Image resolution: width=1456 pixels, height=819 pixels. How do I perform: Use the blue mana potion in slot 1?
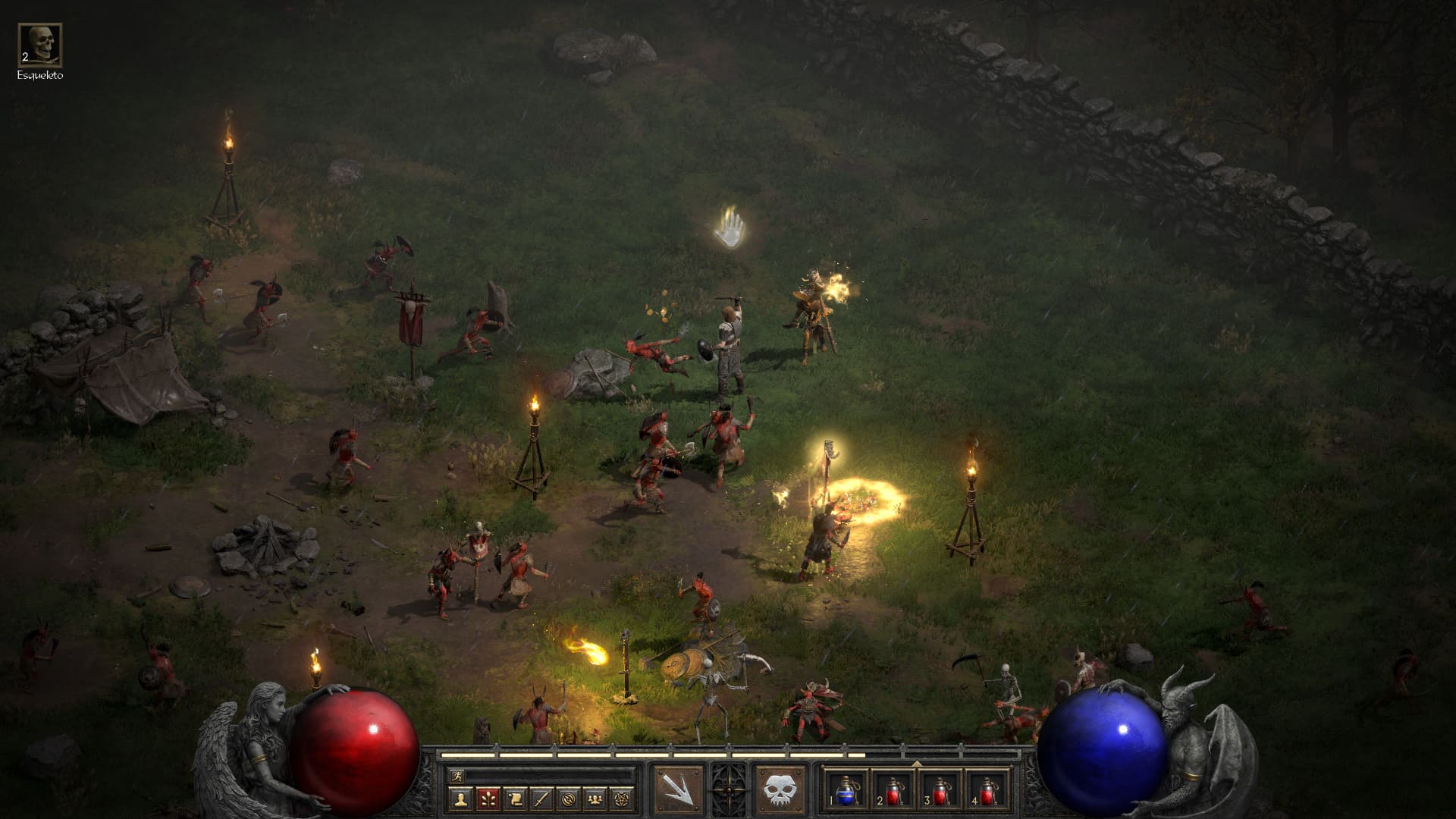[848, 789]
